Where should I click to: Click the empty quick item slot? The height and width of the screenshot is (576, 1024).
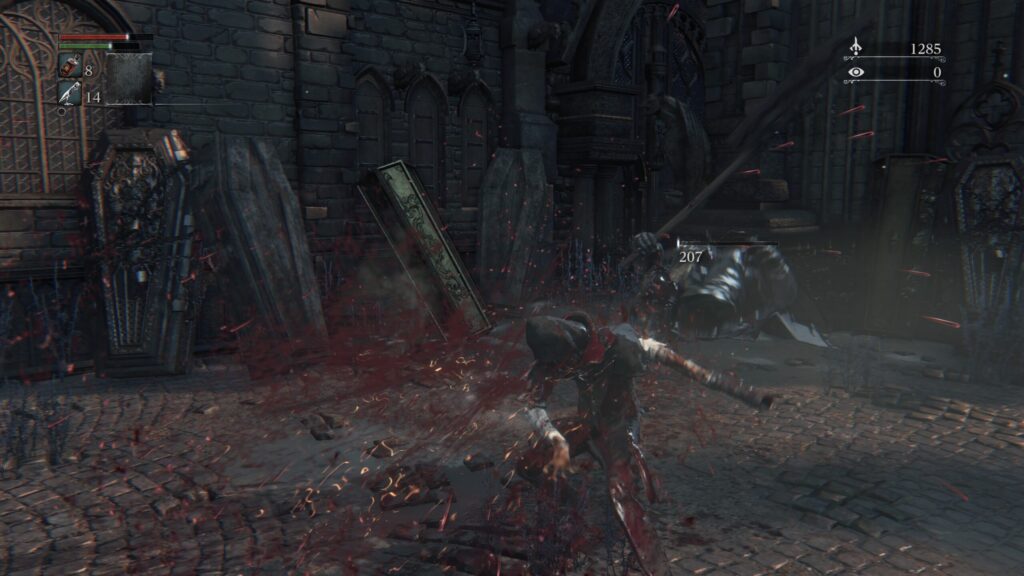tap(129, 78)
